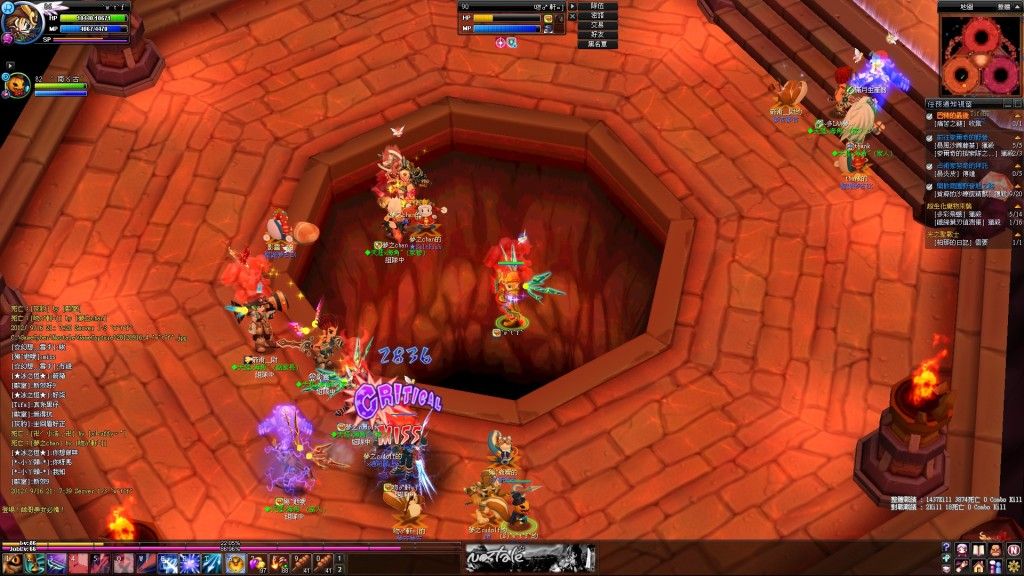Select 黑名單 to blacklist the target
The image size is (1024, 576).
tap(597, 44)
